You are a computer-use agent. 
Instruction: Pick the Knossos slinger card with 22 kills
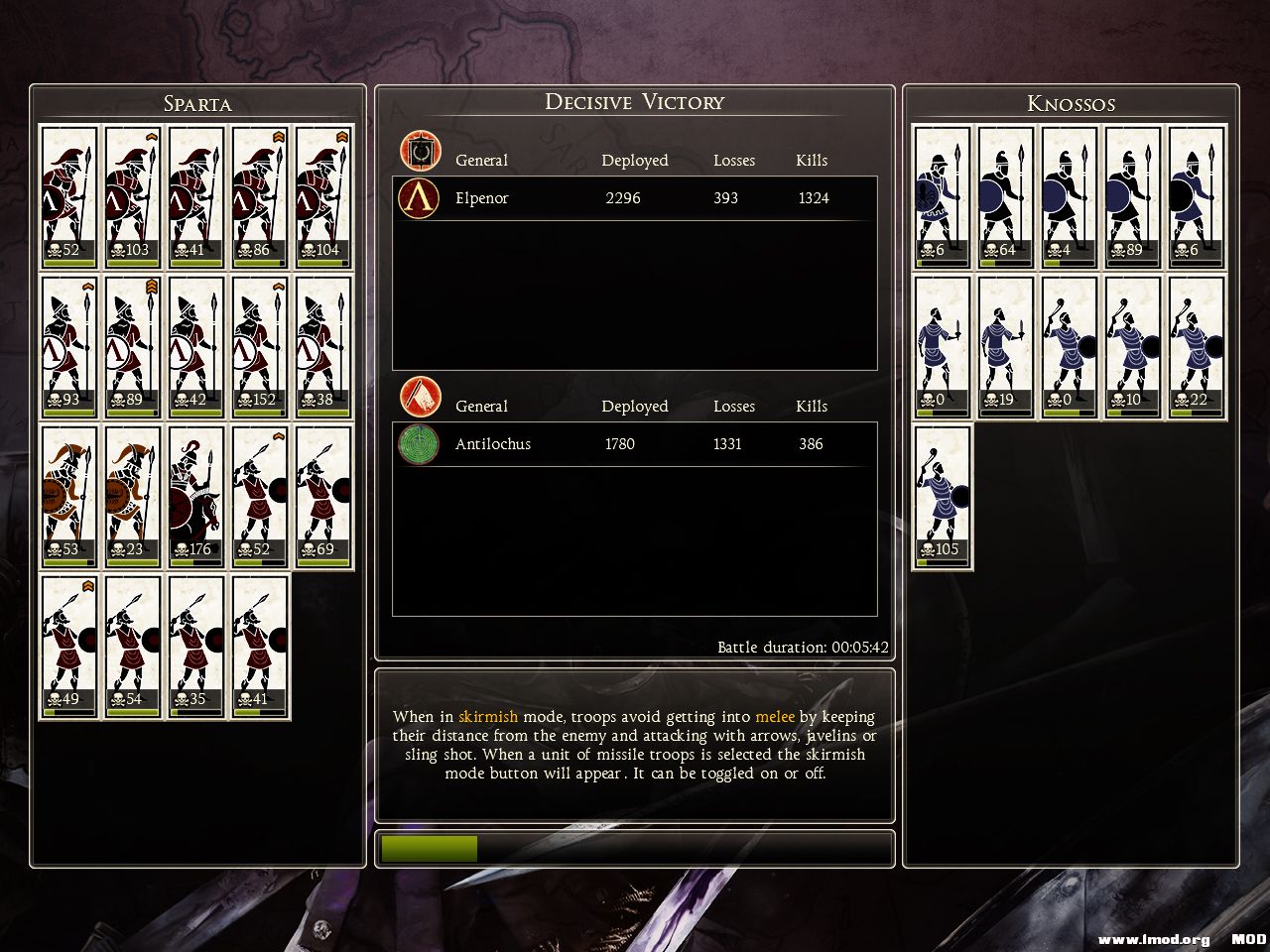(1197, 347)
